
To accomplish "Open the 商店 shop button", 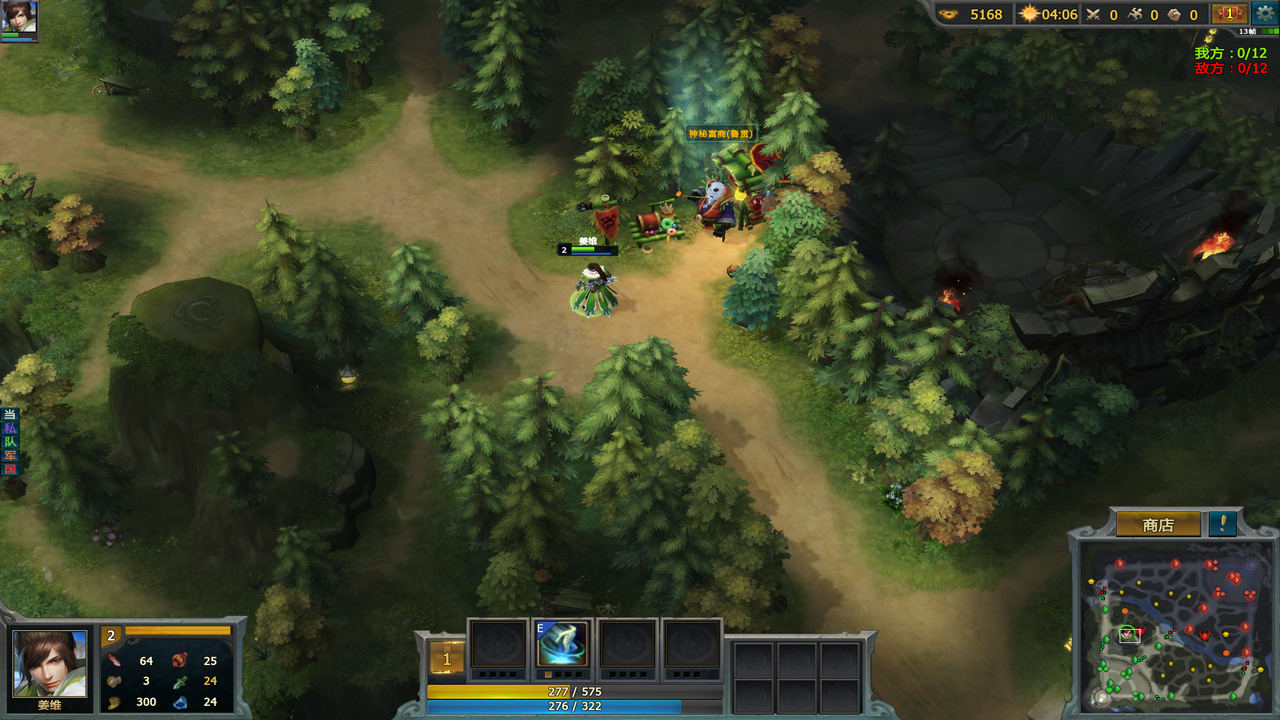I will point(1158,525).
